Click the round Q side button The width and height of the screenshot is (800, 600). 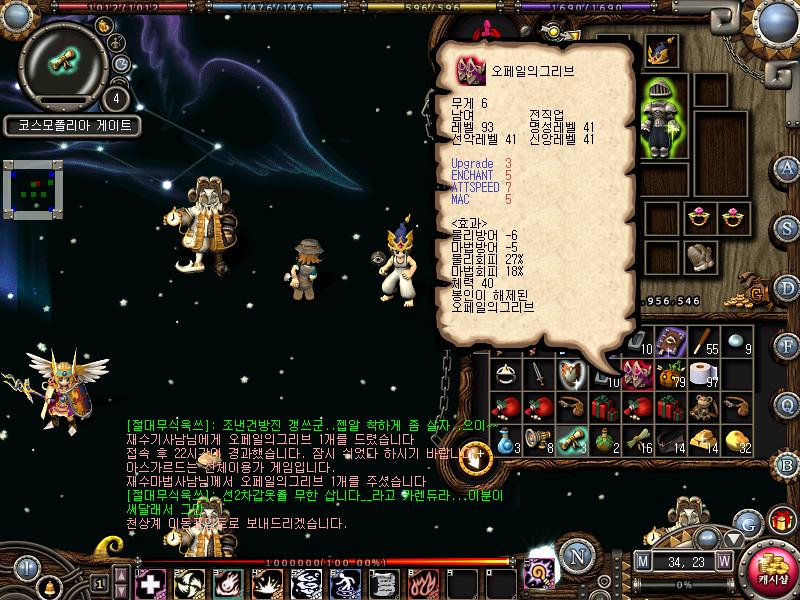tap(787, 407)
